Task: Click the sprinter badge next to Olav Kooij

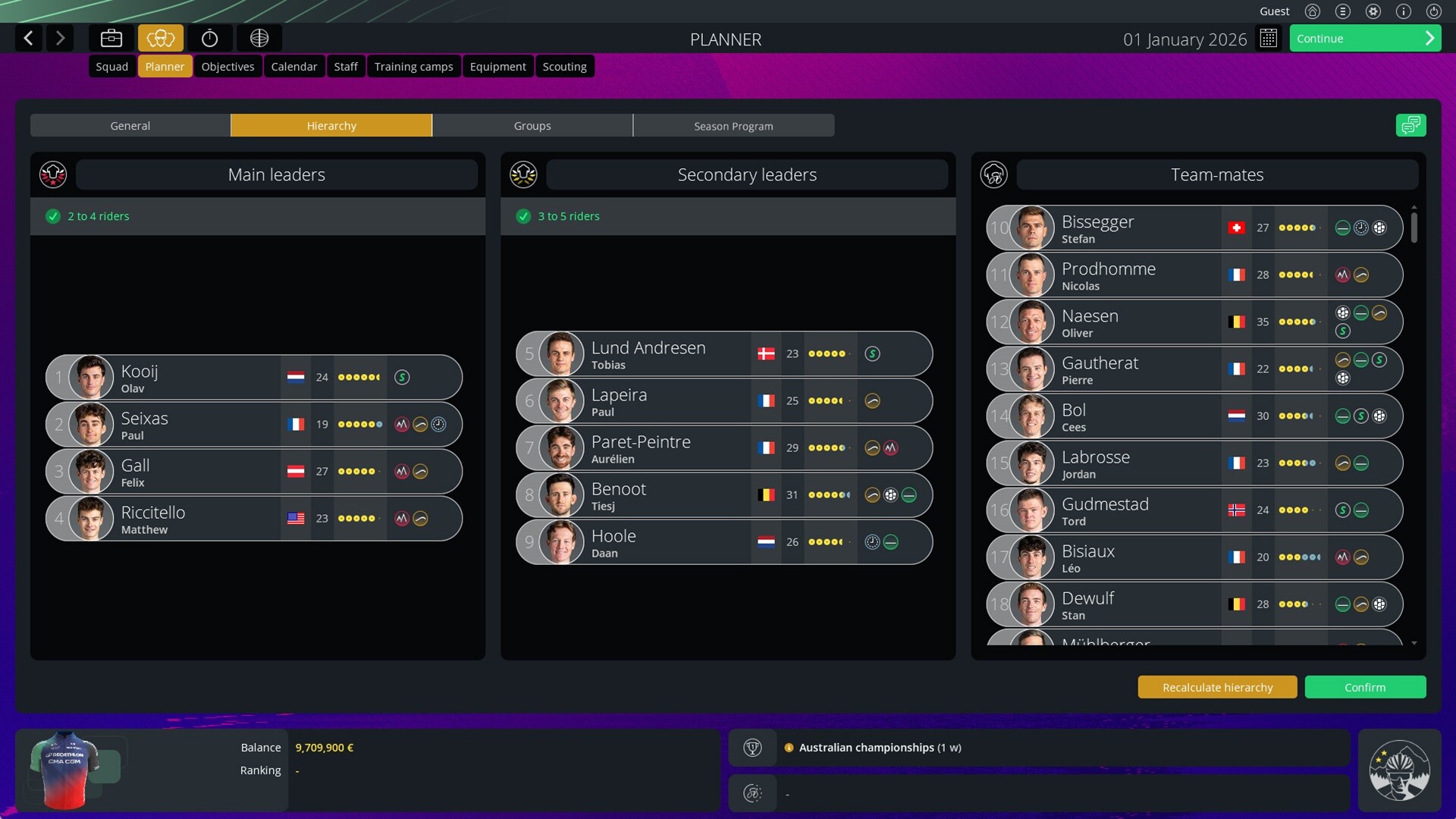Action: [403, 377]
